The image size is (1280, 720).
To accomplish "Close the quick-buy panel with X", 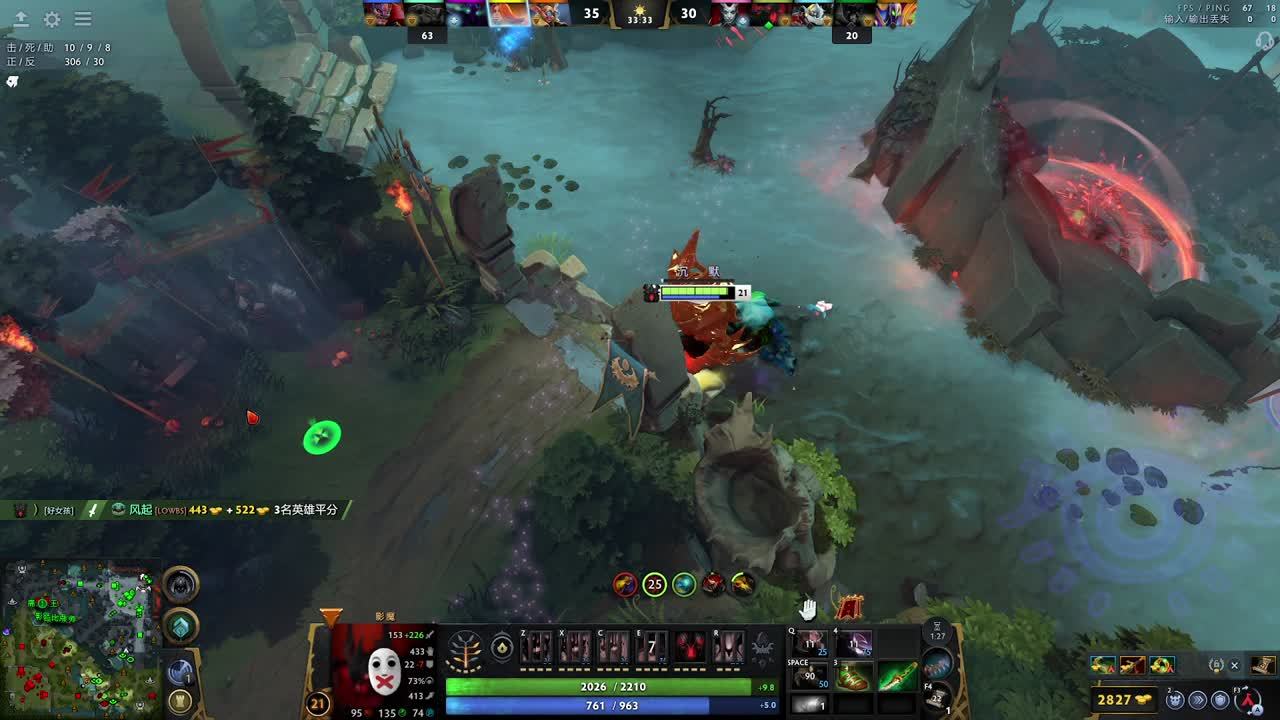I will tap(1234, 665).
